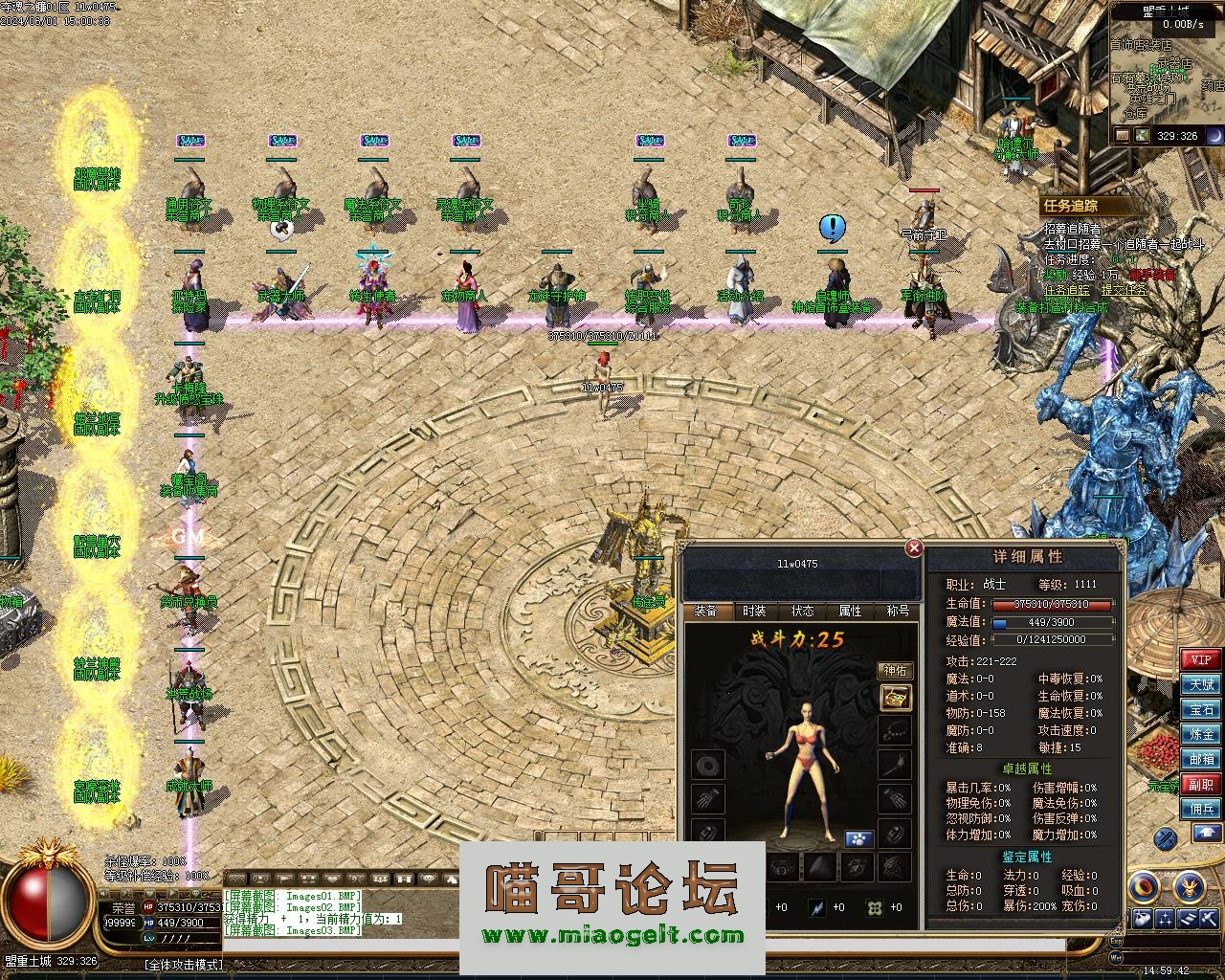Check the 邮箱 mailbox
Image resolution: width=1225 pixels, height=980 pixels.
pyautogui.click(x=1201, y=759)
